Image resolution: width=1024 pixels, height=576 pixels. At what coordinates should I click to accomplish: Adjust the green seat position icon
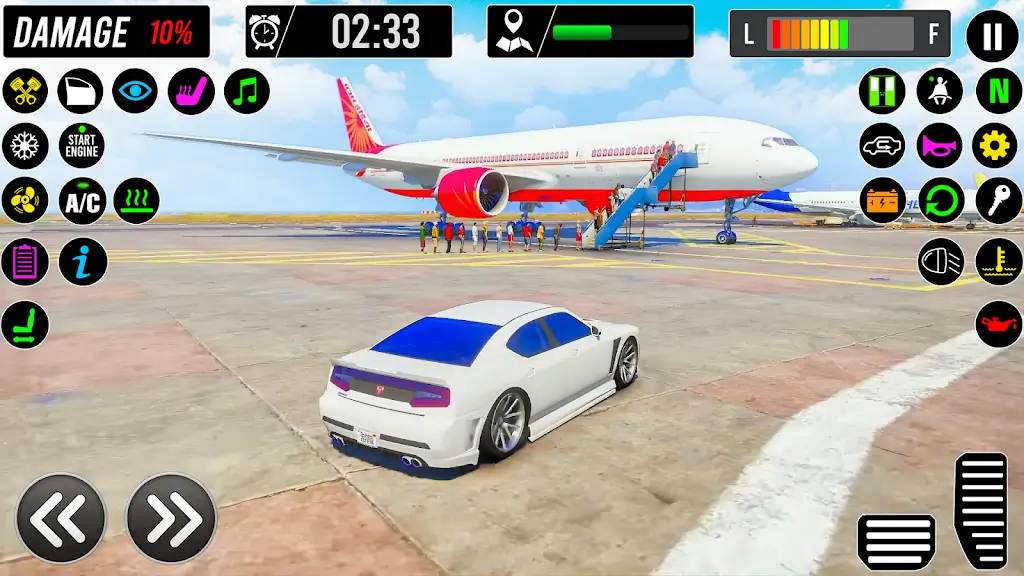click(x=25, y=324)
